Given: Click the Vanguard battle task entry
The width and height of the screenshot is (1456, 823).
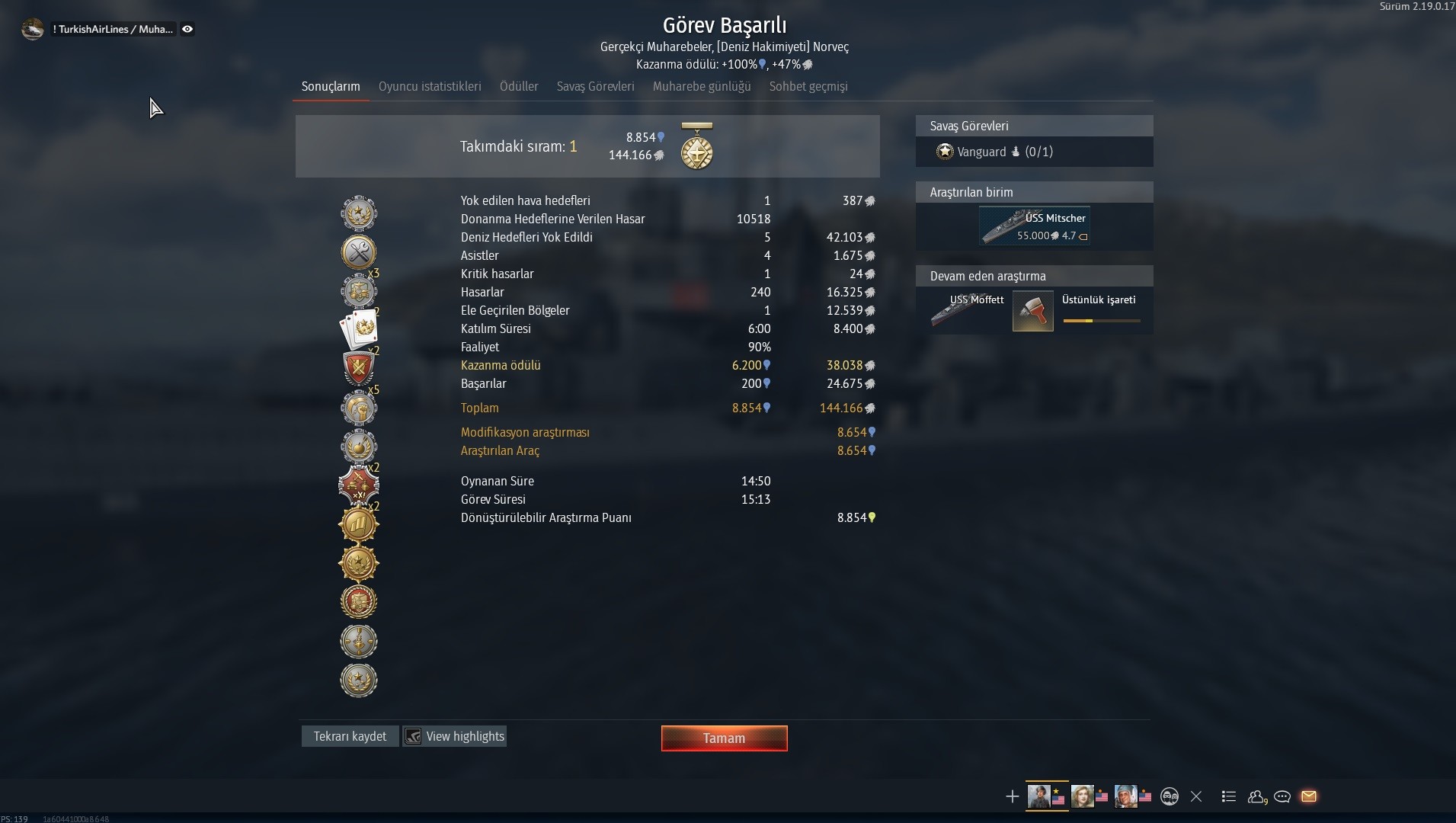Looking at the screenshot, I should [x=994, y=152].
